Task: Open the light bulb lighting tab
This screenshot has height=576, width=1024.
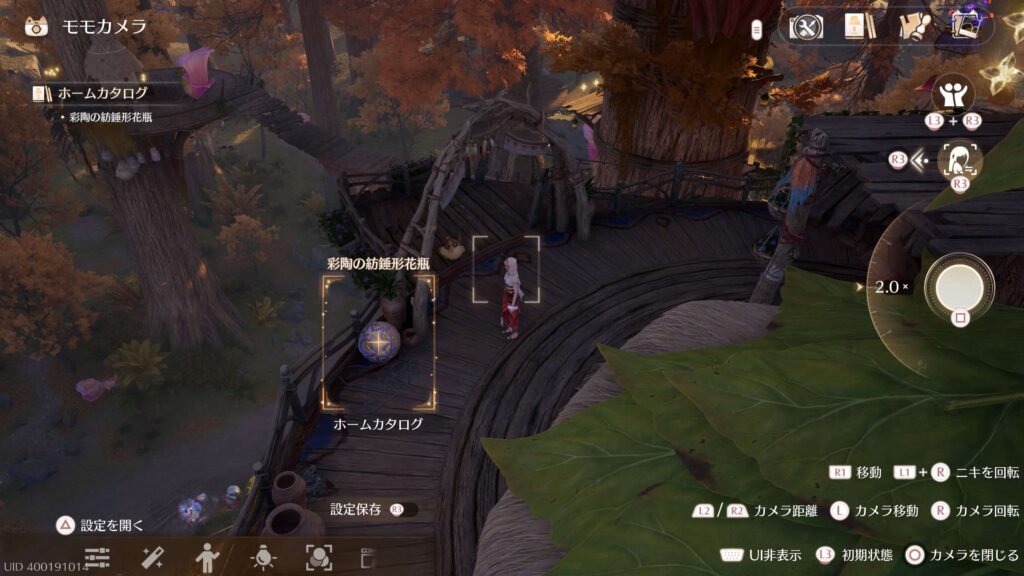Action: 263,558
